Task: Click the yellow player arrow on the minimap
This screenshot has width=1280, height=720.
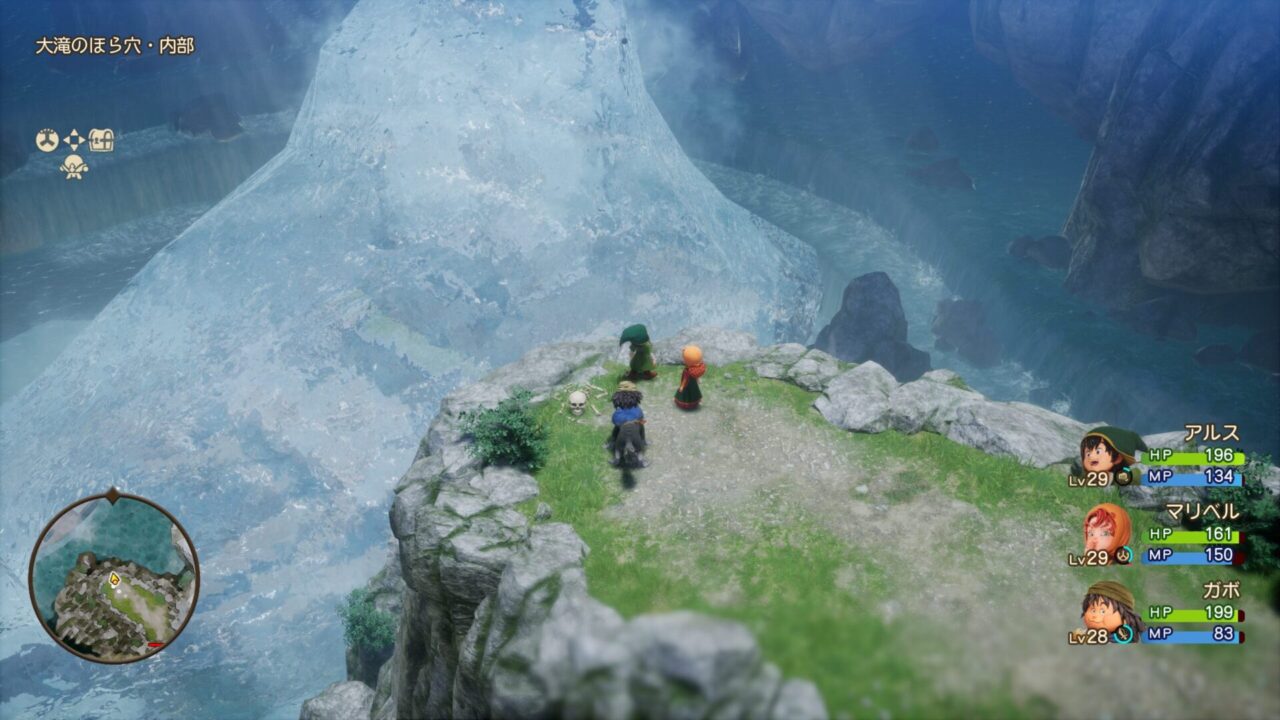Action: click(x=114, y=578)
